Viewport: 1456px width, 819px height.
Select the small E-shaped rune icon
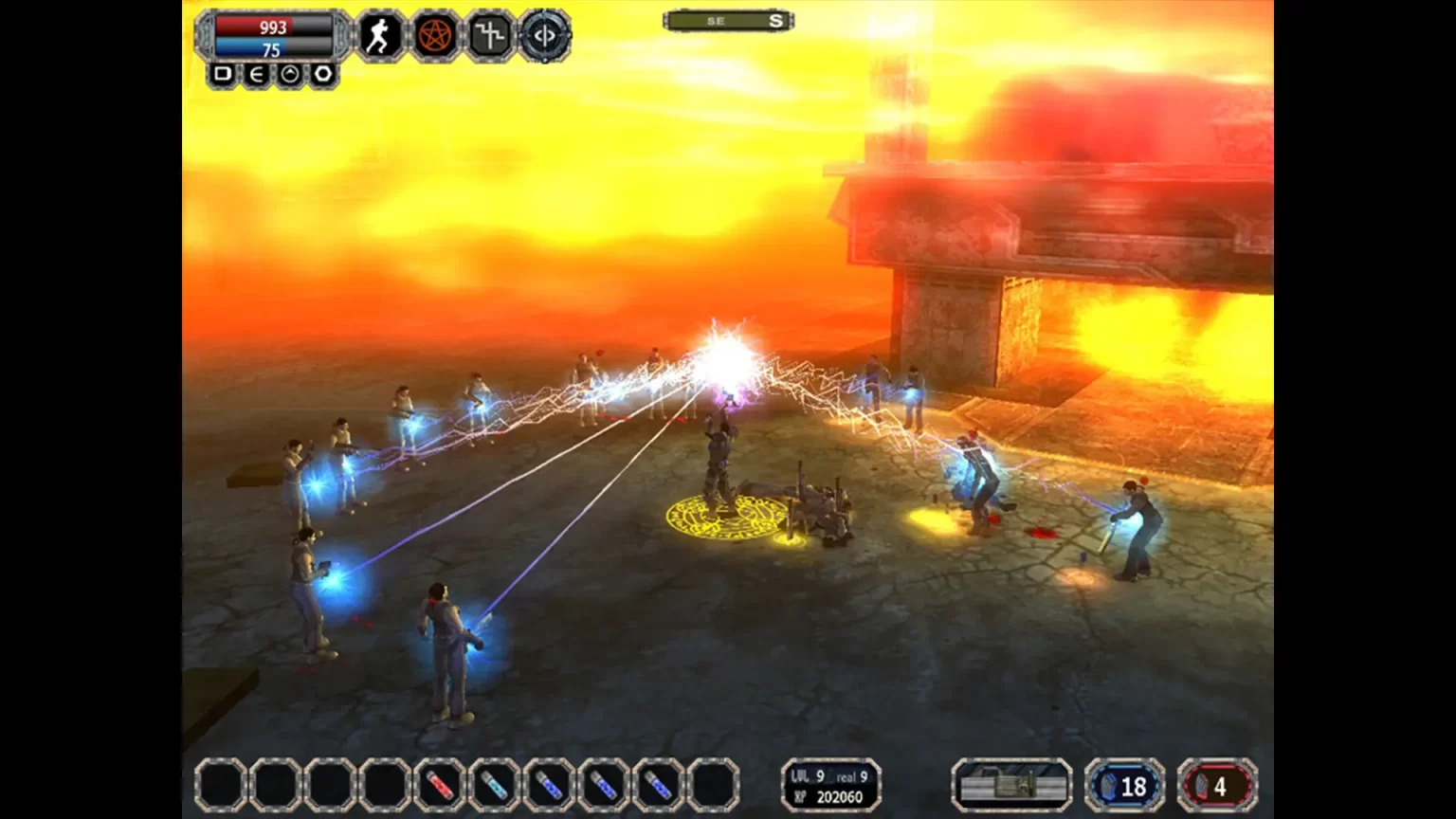(x=256, y=74)
